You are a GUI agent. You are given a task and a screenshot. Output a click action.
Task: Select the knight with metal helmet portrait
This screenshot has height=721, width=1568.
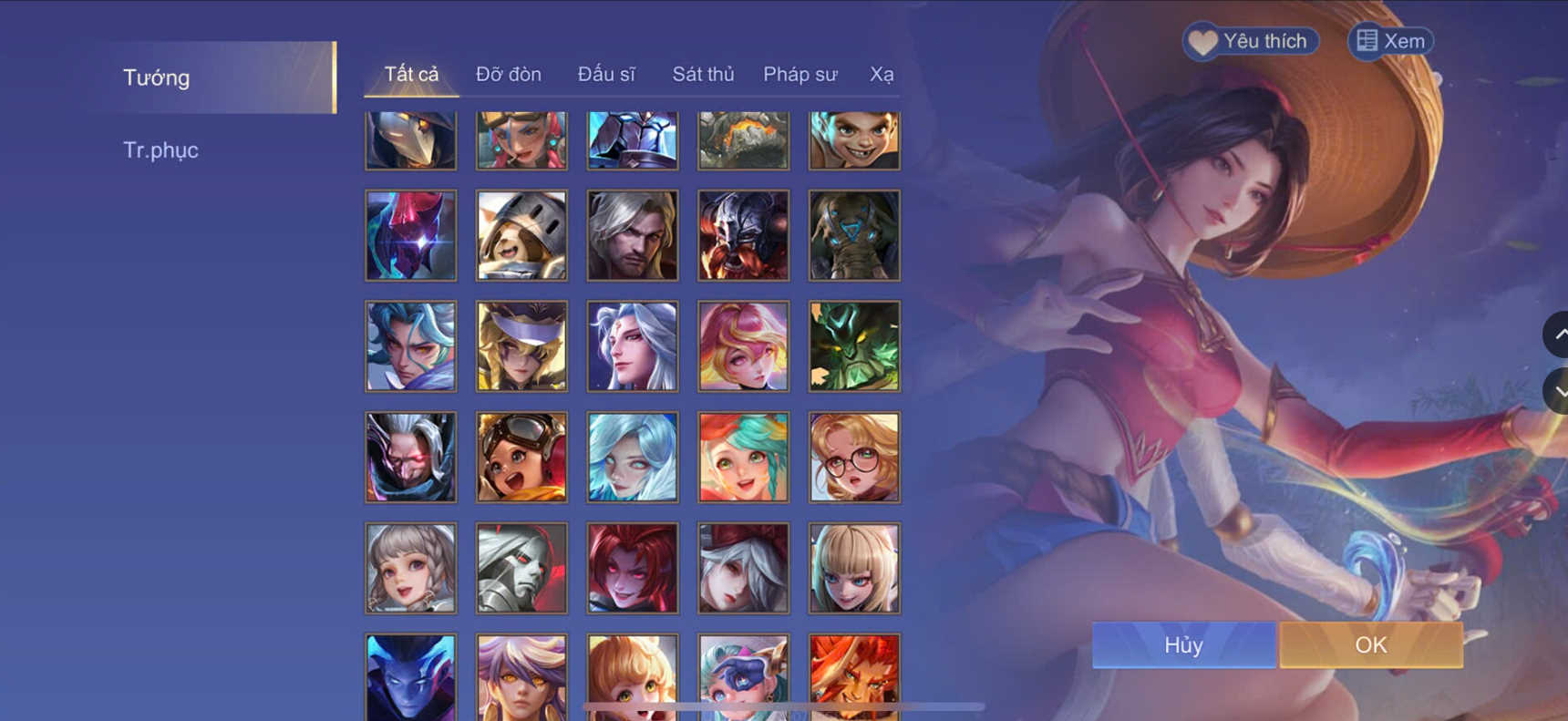pyautogui.click(x=521, y=236)
